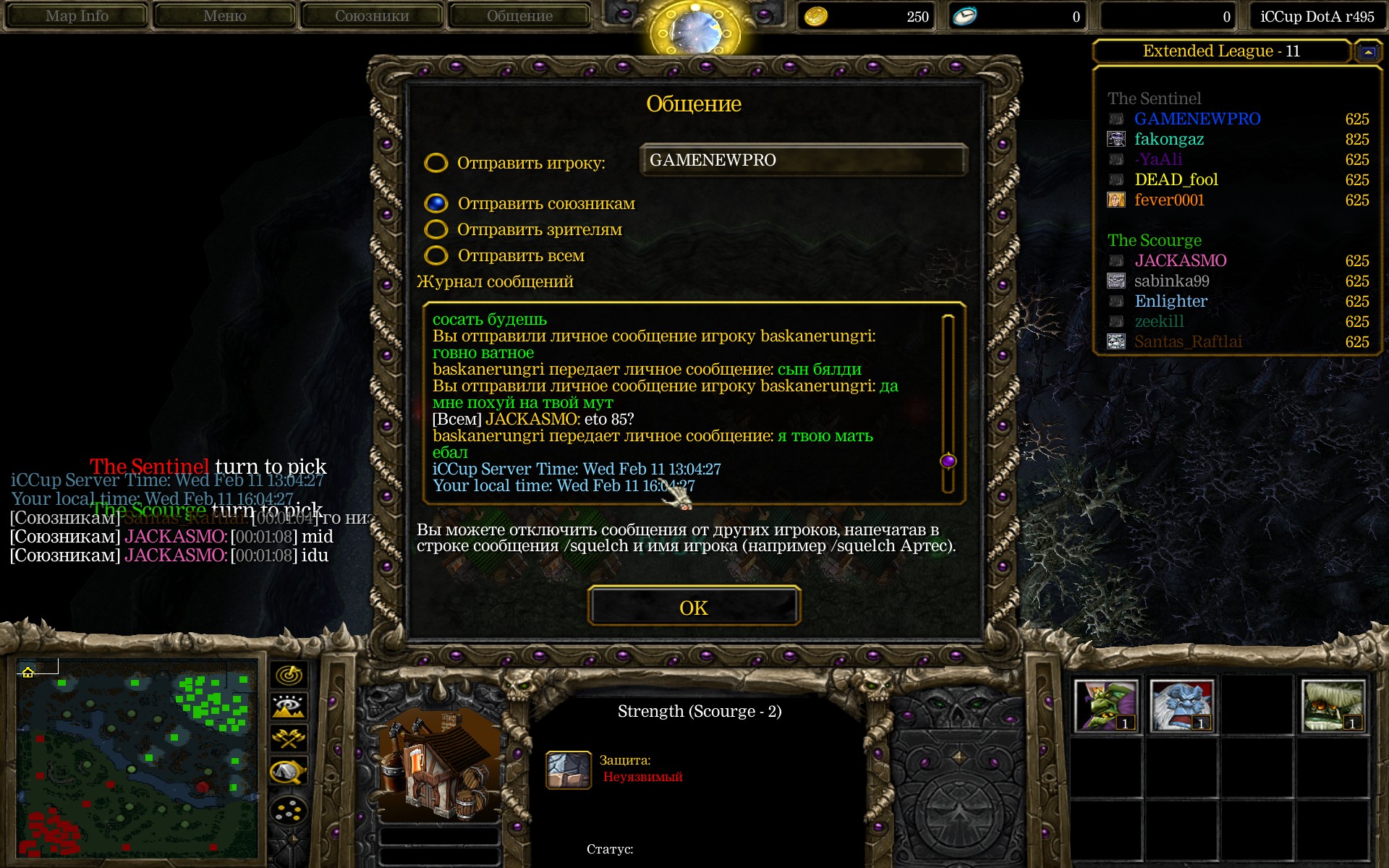Toggle the crossed-axes ally color button
1389x868 pixels.
click(289, 739)
